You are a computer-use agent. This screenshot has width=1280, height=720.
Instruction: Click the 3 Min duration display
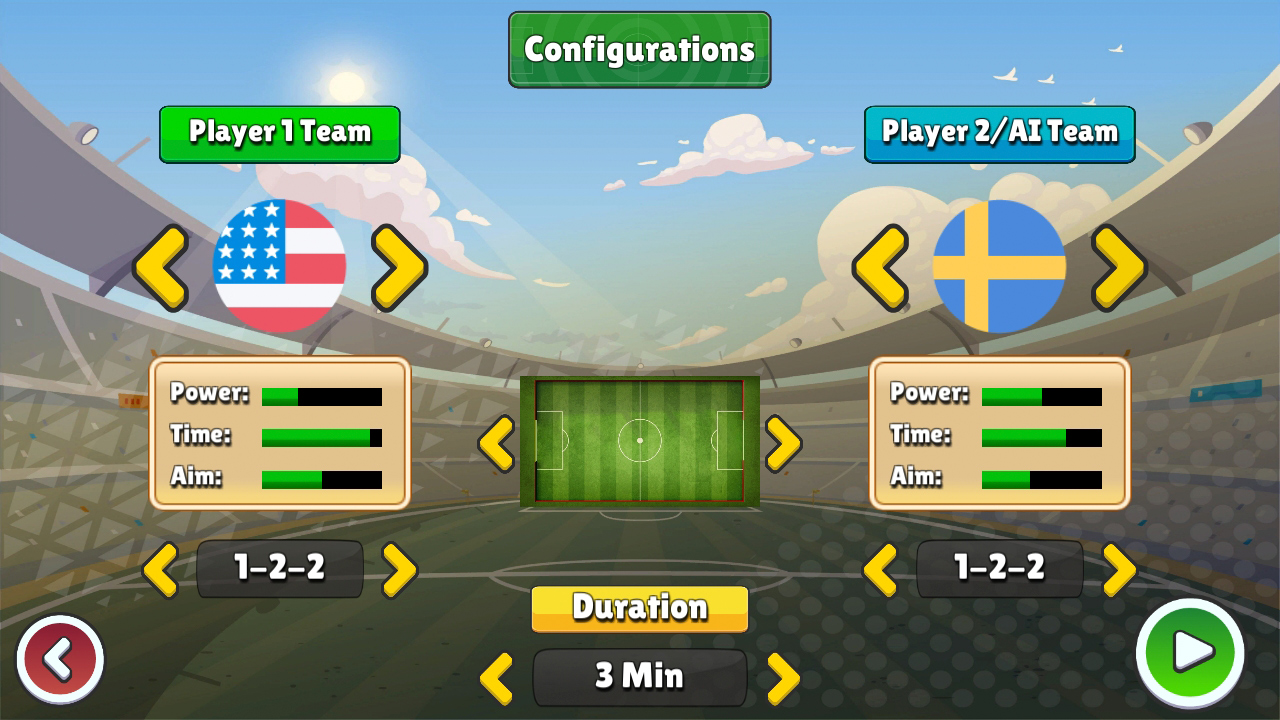click(x=639, y=676)
